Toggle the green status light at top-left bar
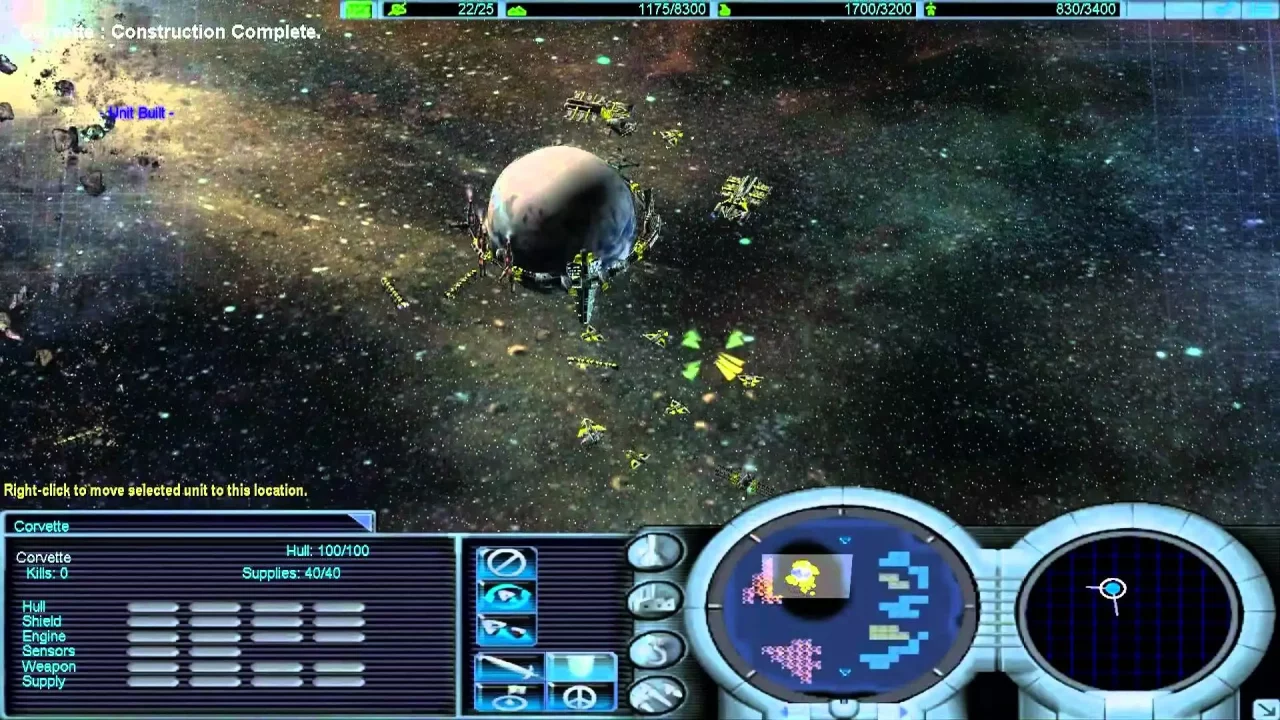 pos(358,9)
